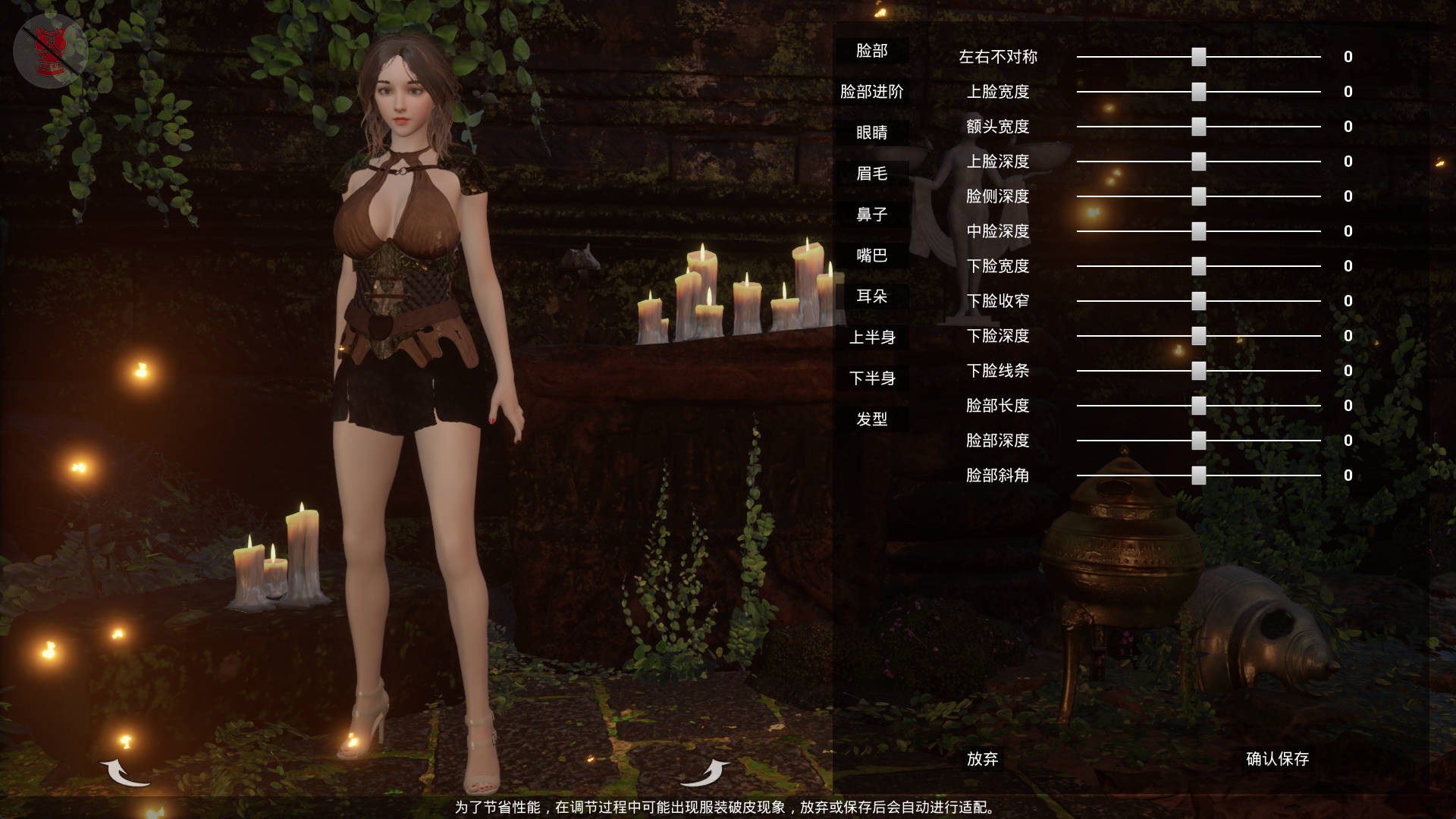Image resolution: width=1456 pixels, height=819 pixels.
Task: Adjust the 上脸宽度 slider
Action: click(1198, 92)
